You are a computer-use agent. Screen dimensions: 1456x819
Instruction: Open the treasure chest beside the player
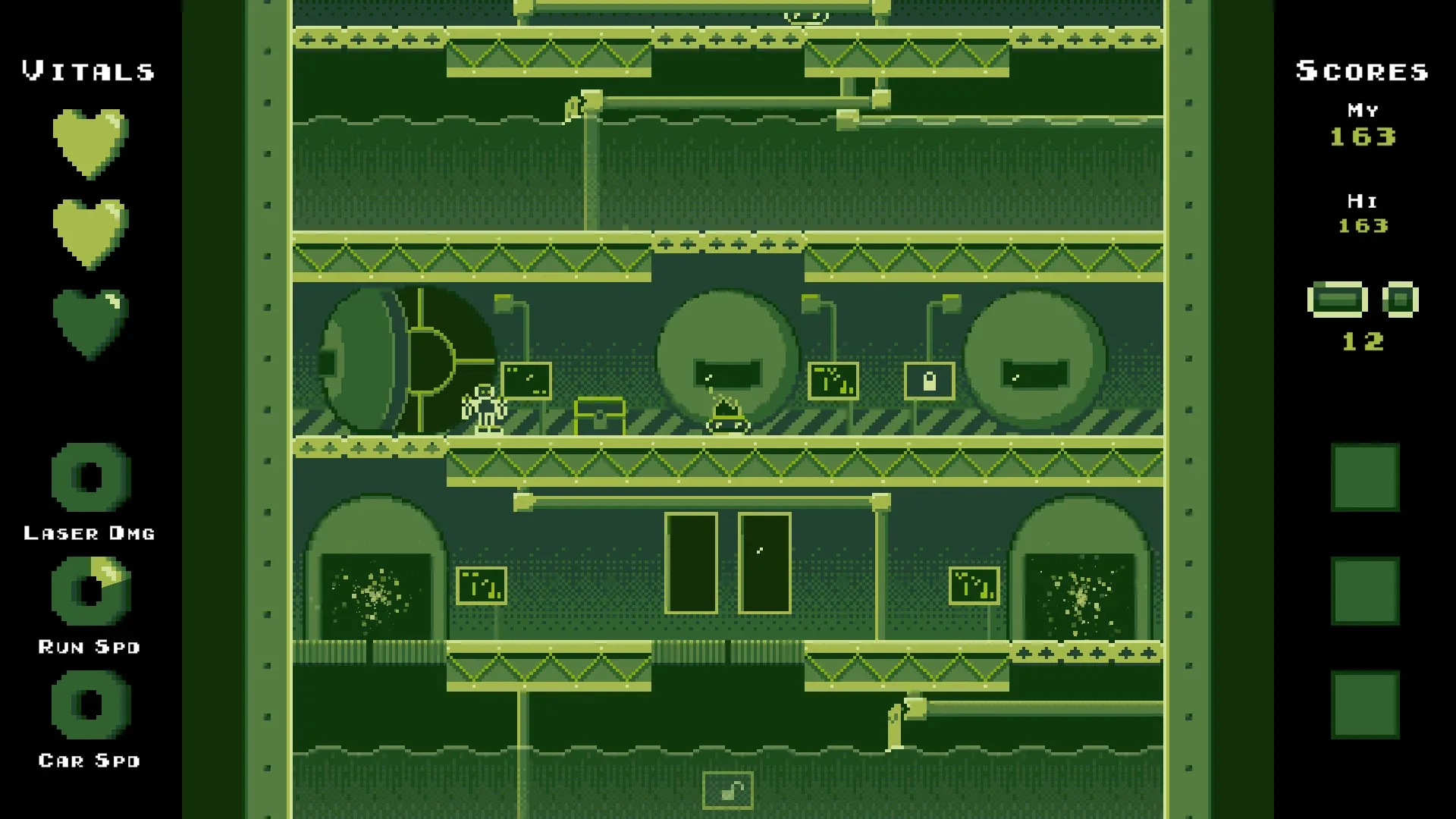coord(598,416)
